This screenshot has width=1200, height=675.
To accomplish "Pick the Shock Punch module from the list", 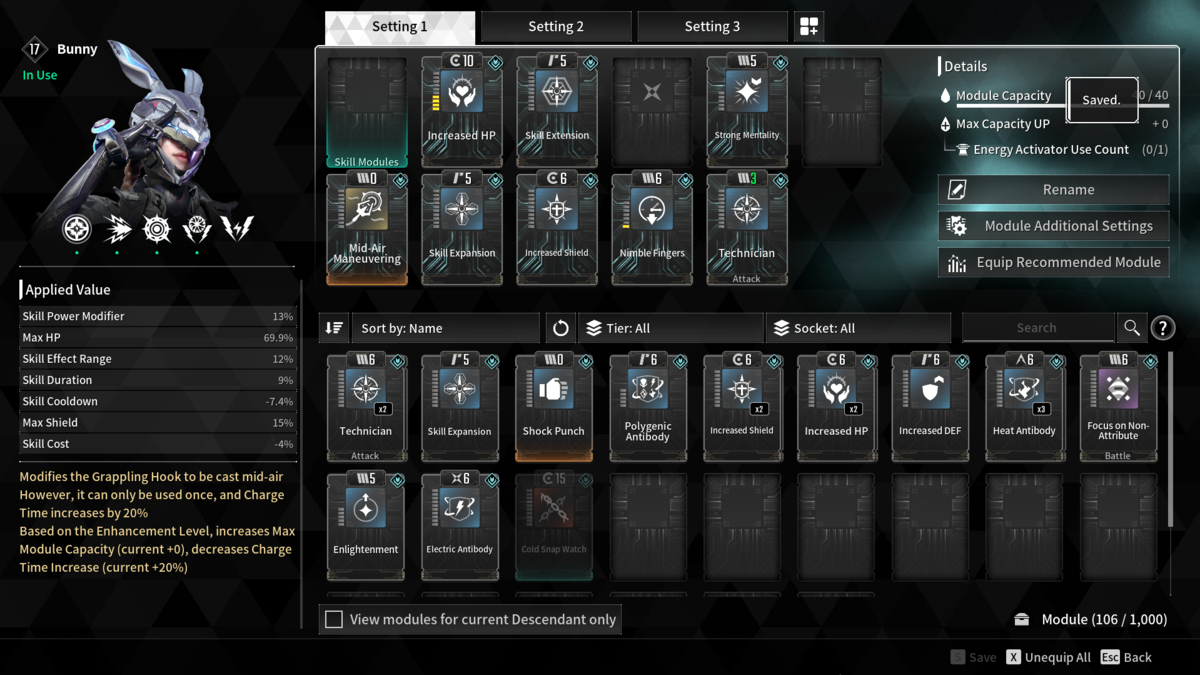I will pyautogui.click(x=554, y=406).
